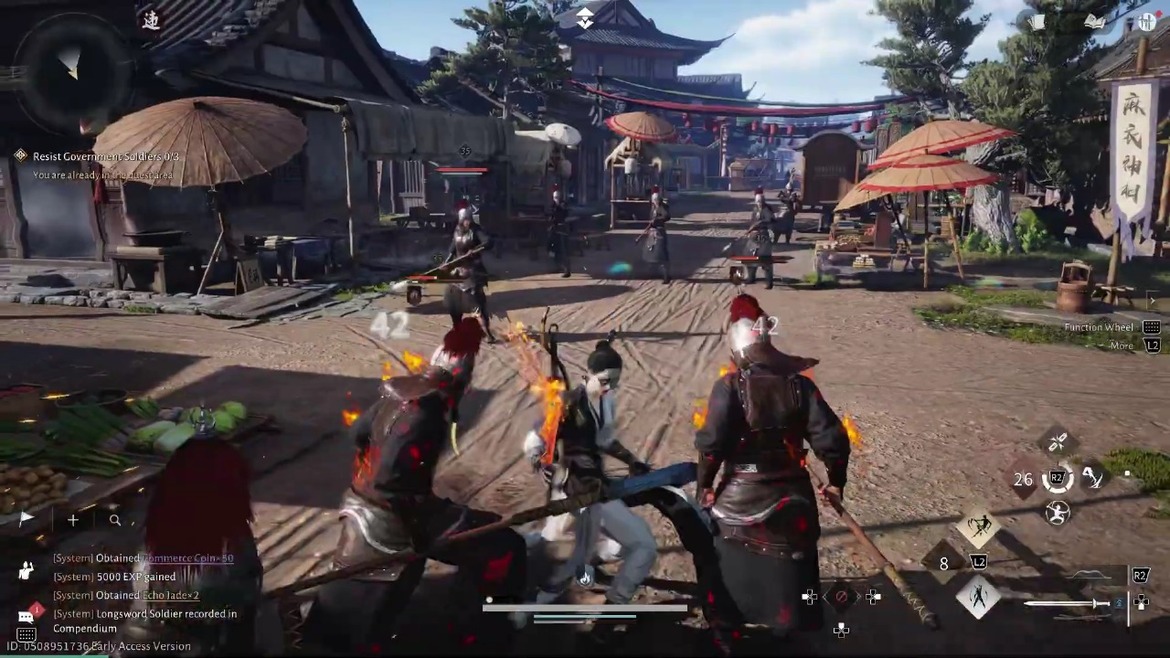Click the flag icon above the chat

point(27,518)
